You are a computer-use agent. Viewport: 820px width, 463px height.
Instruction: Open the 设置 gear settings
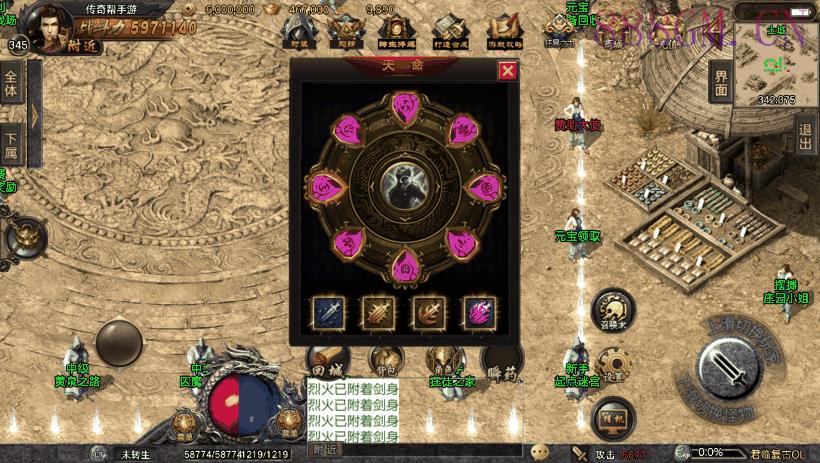pyautogui.click(x=613, y=366)
